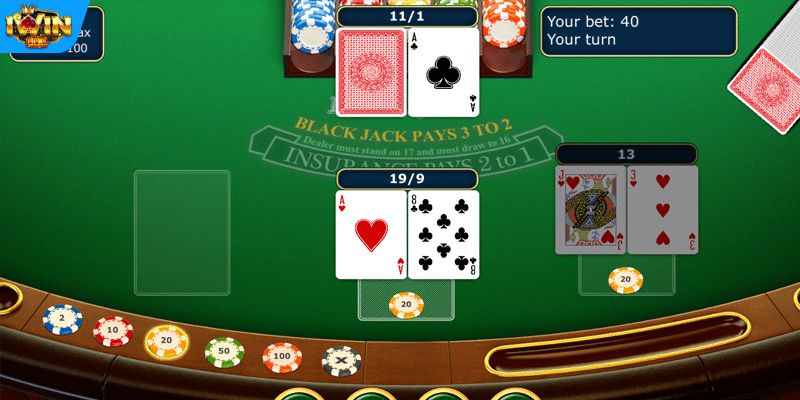
Task: Select the green 50 chip
Action: [x=225, y=351]
